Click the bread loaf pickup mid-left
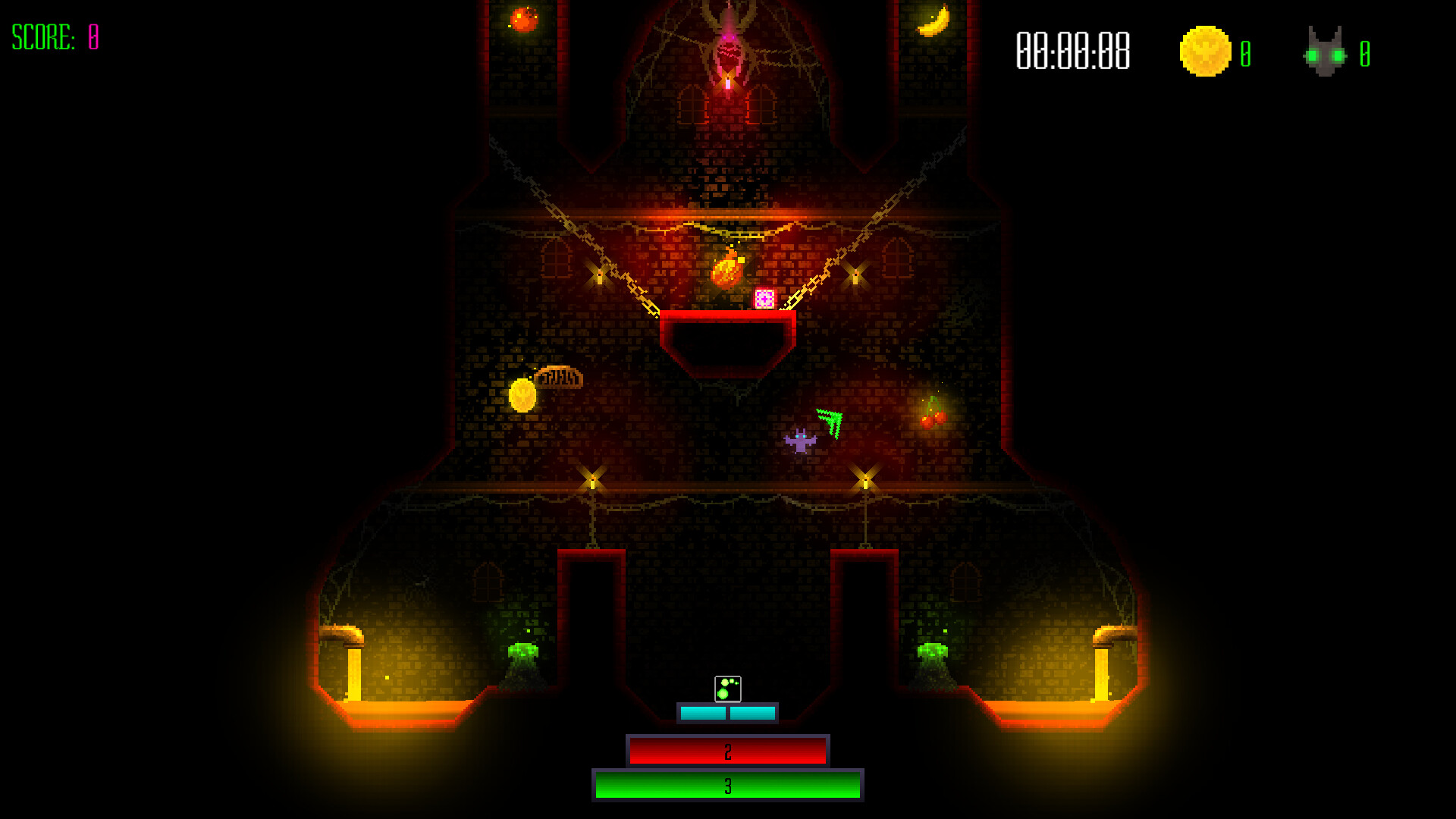The height and width of the screenshot is (819, 1456). tap(560, 378)
